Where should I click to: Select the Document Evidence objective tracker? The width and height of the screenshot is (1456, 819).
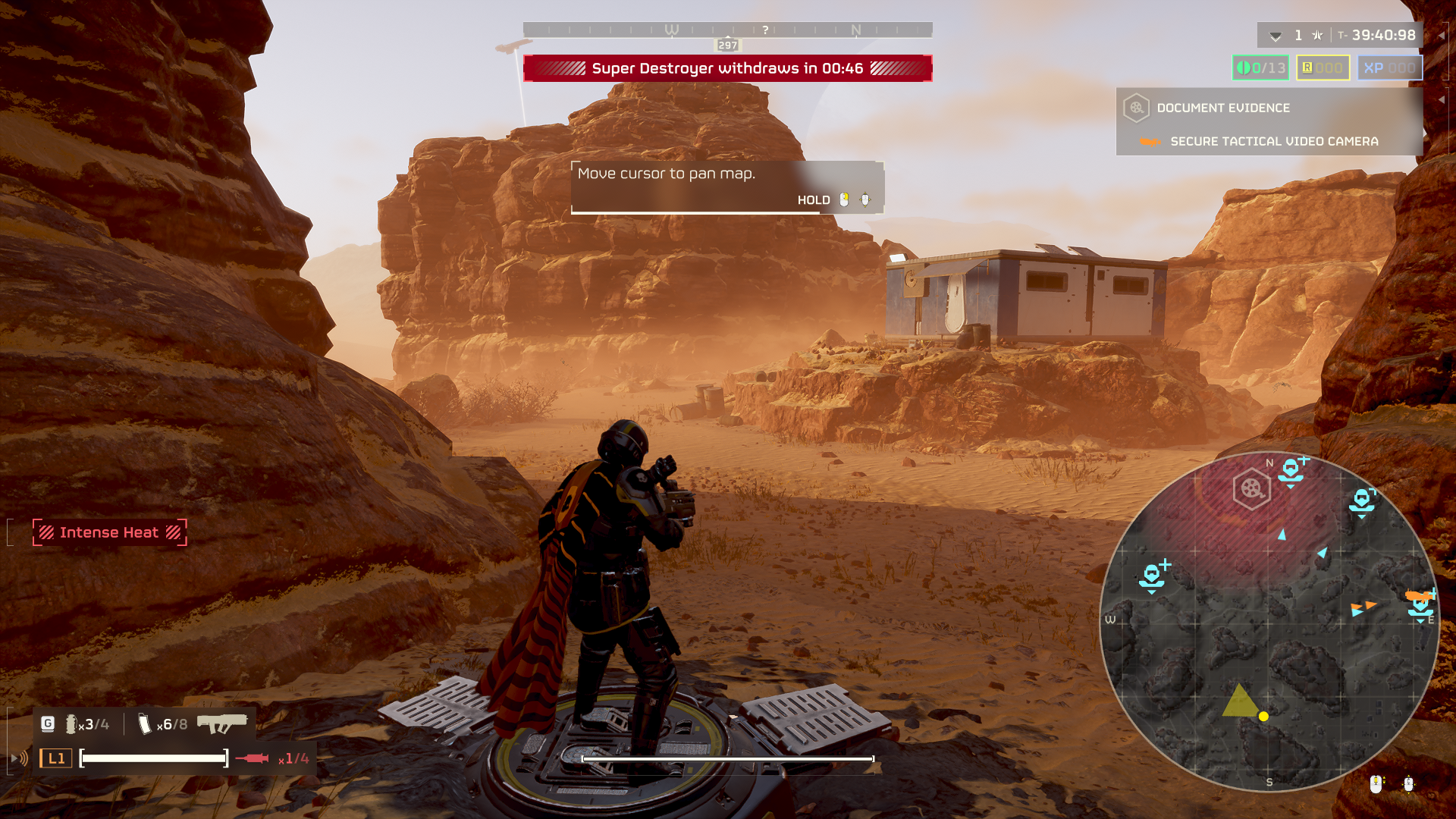[x=1222, y=108]
